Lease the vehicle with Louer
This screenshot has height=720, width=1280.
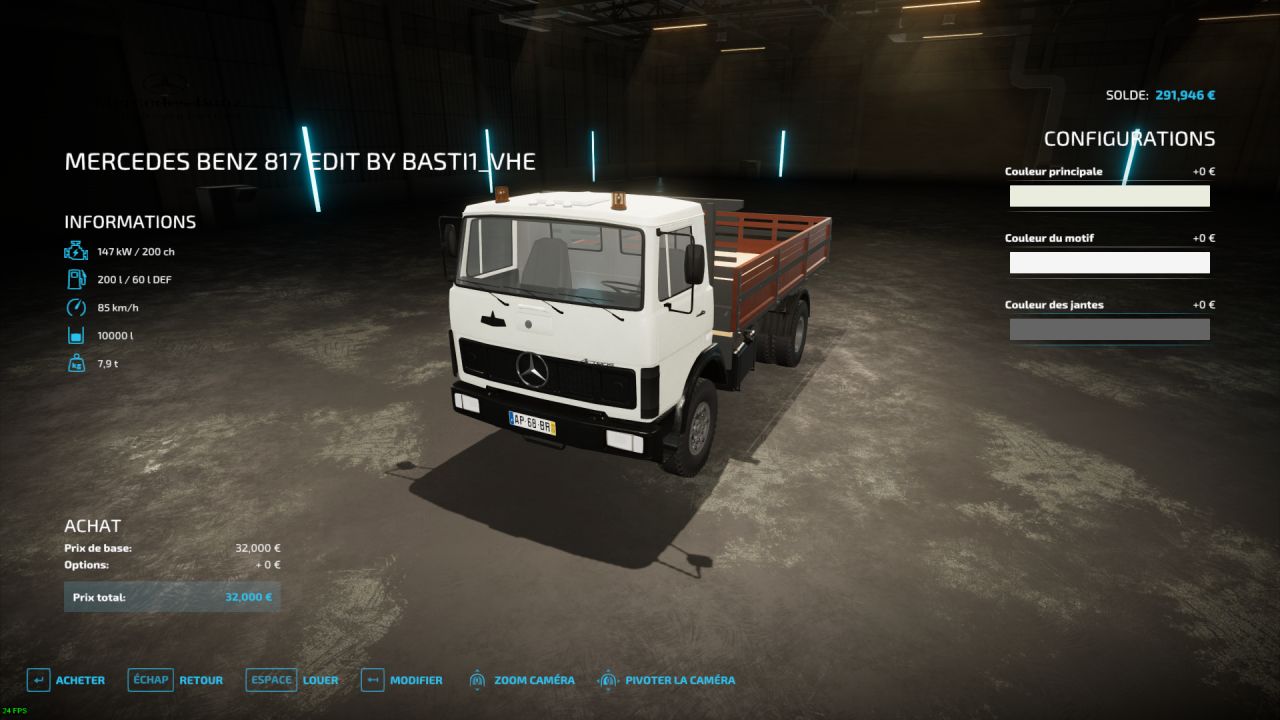tap(293, 680)
